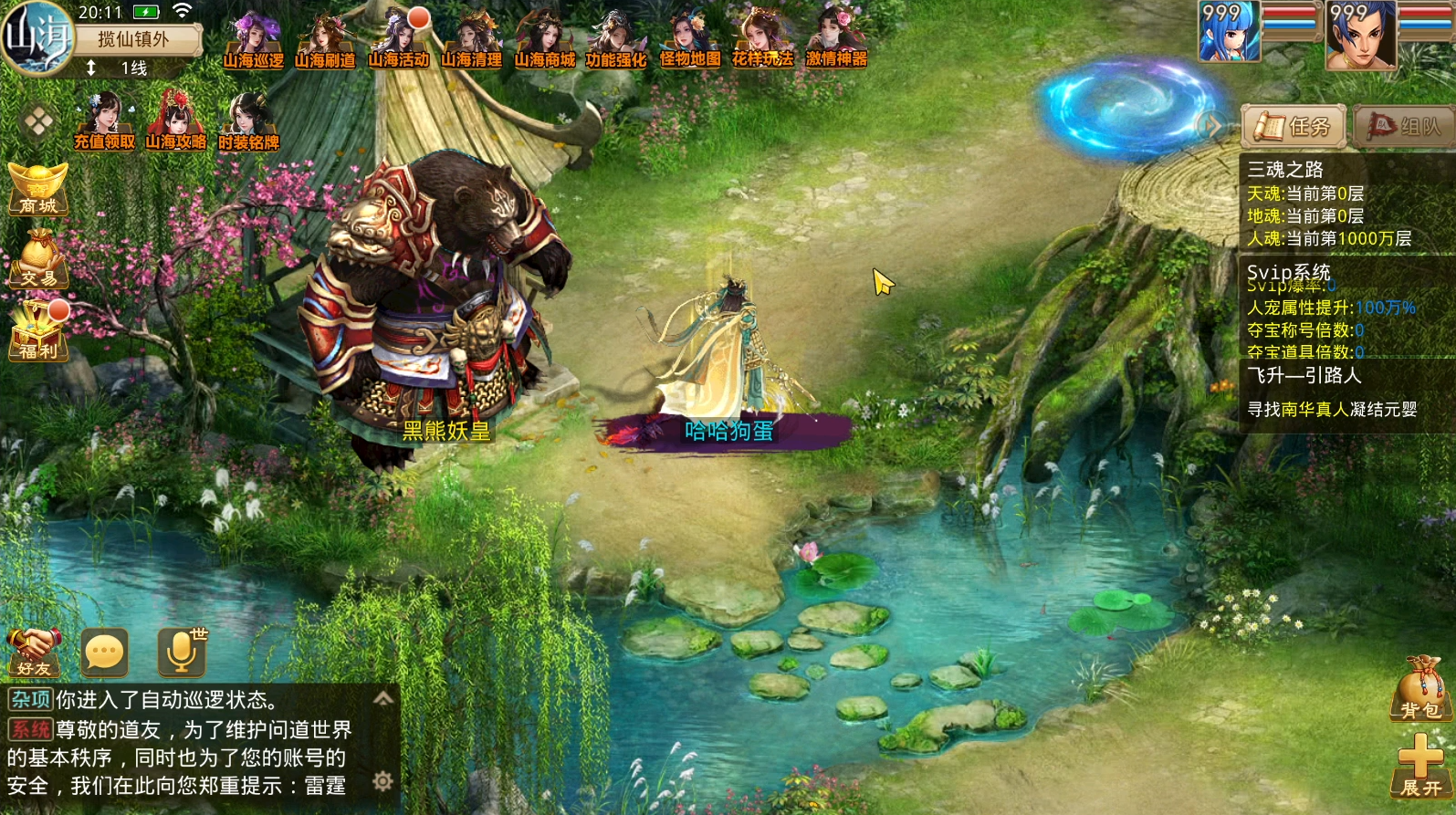Show the 怪物地图 monster map
Screen dimensions: 1456x815
tap(690, 41)
